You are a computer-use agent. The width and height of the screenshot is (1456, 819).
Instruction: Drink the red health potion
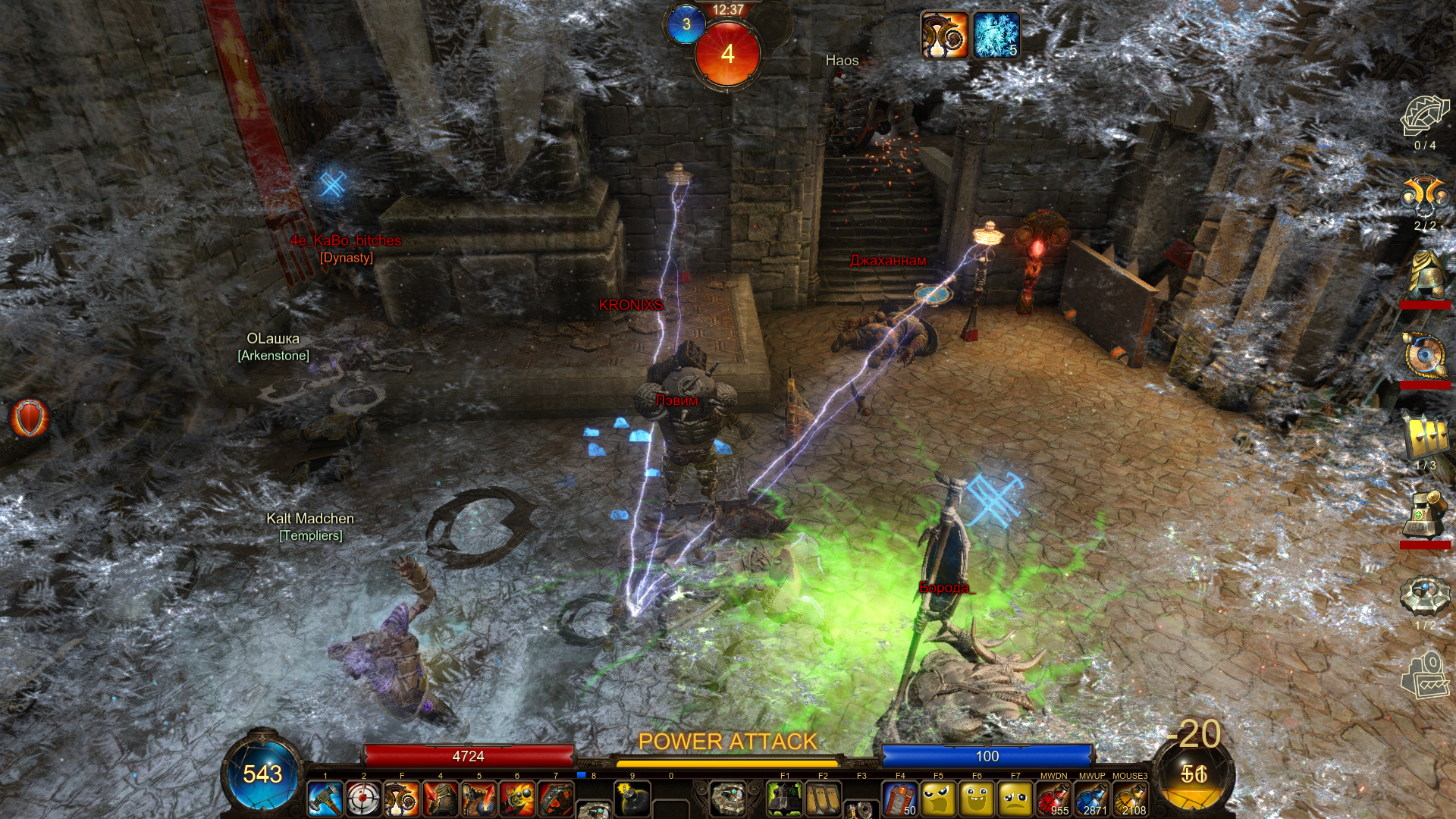1053,799
